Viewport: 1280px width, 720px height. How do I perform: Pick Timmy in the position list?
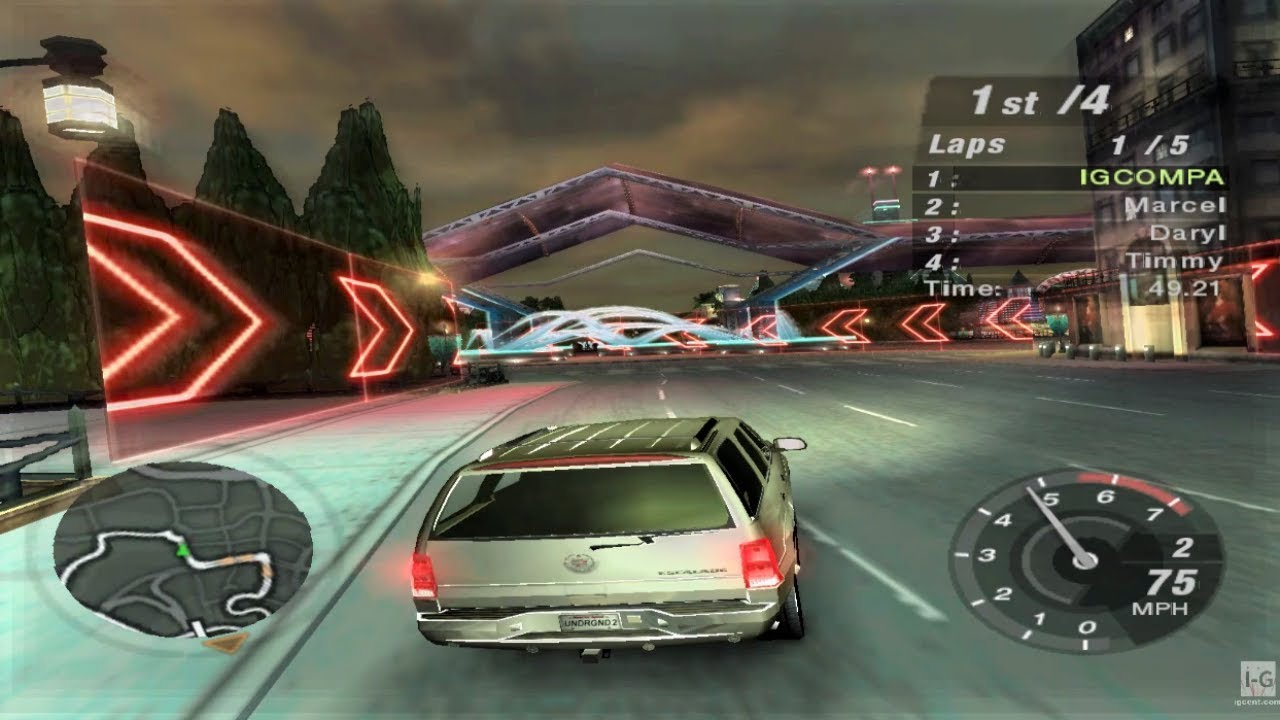pyautogui.click(x=1174, y=261)
